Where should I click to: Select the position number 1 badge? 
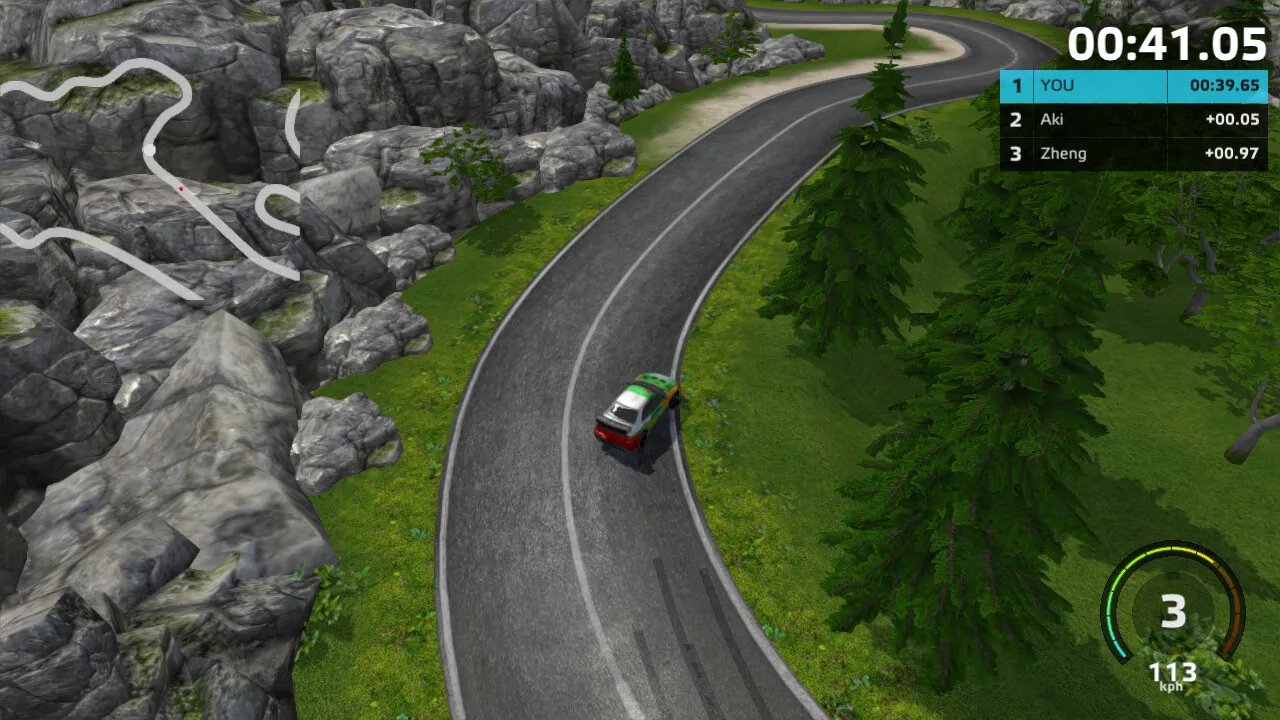click(1016, 86)
